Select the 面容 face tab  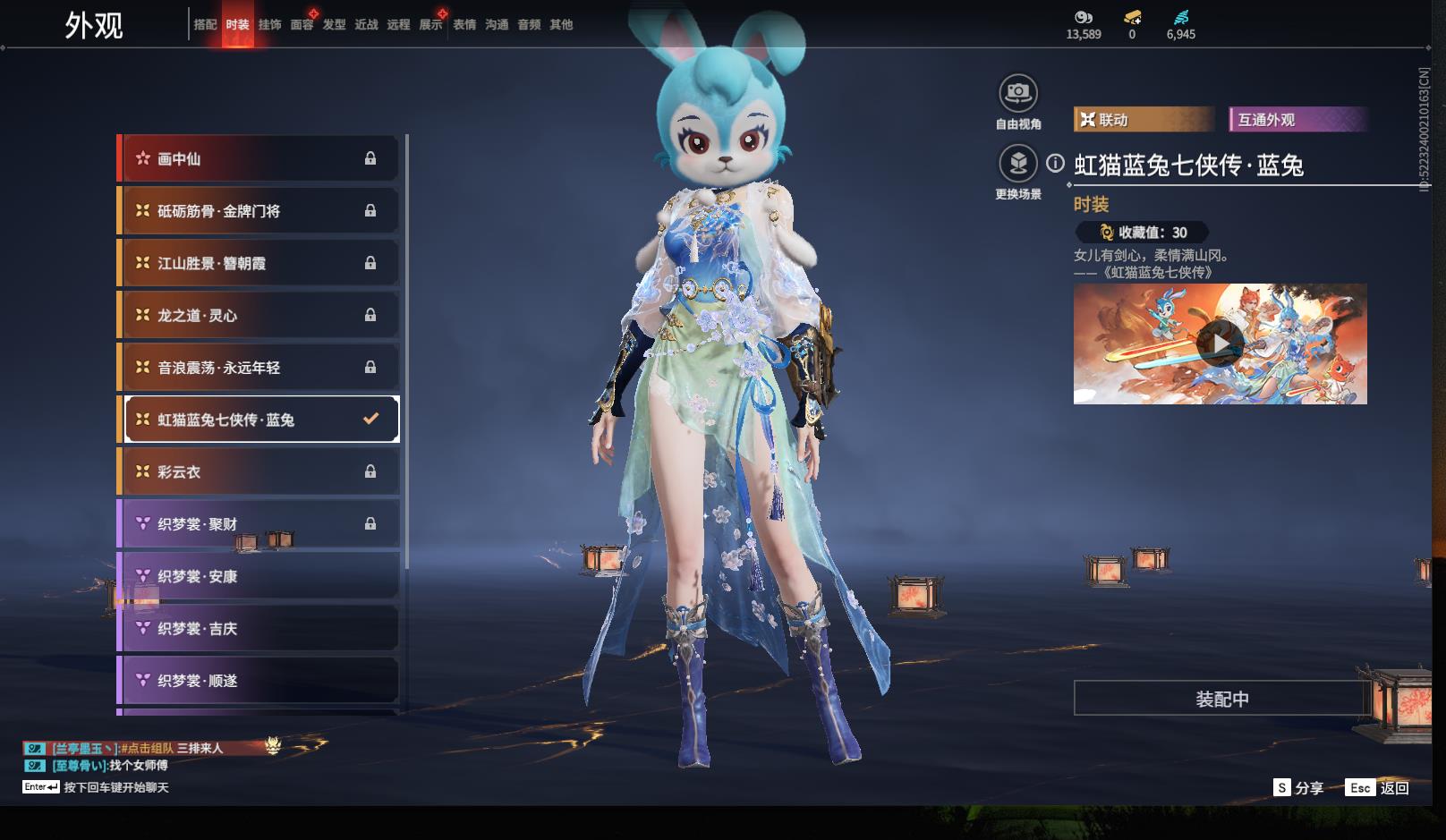tap(302, 25)
